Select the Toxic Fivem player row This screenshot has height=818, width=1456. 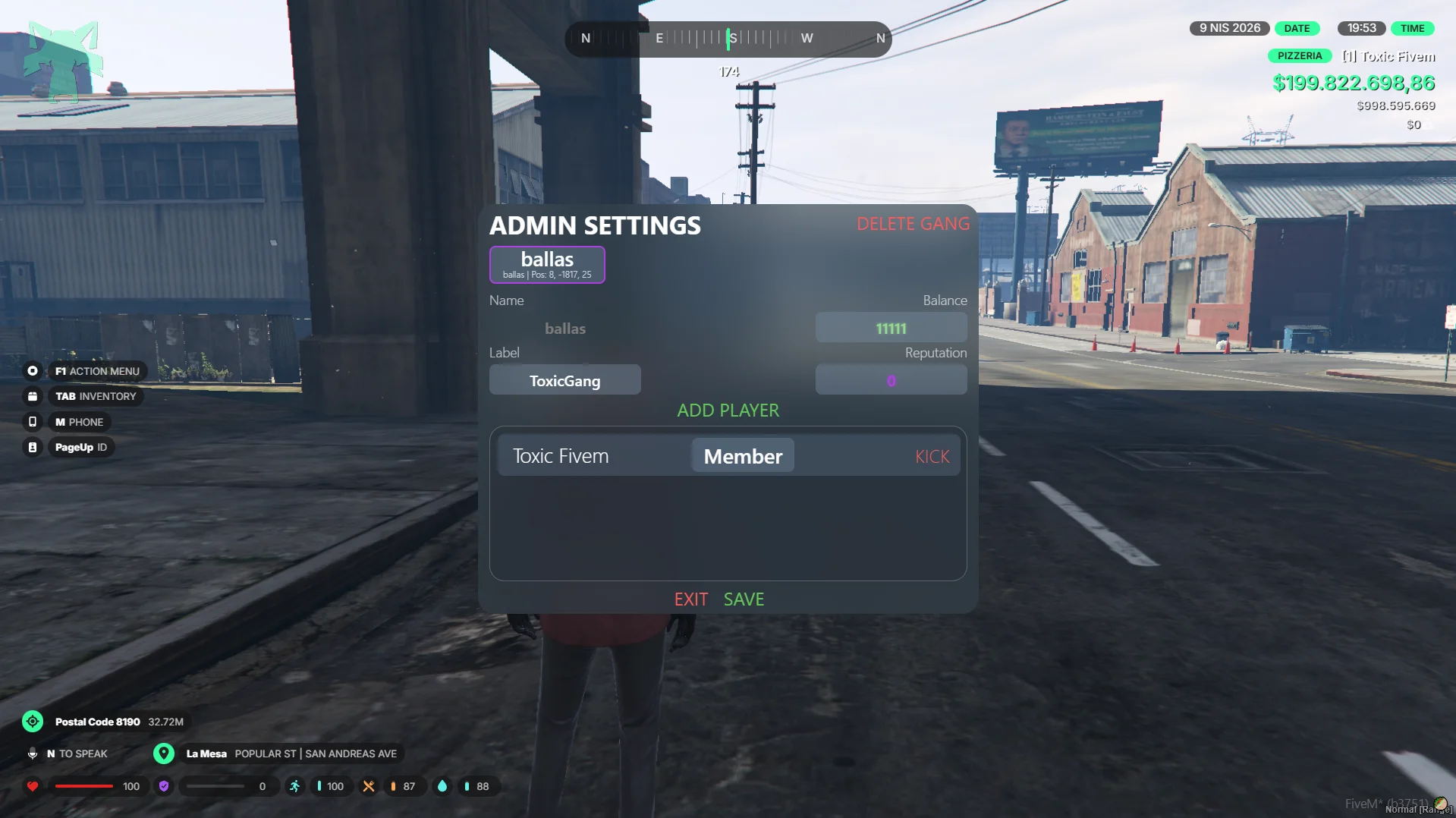(561, 456)
